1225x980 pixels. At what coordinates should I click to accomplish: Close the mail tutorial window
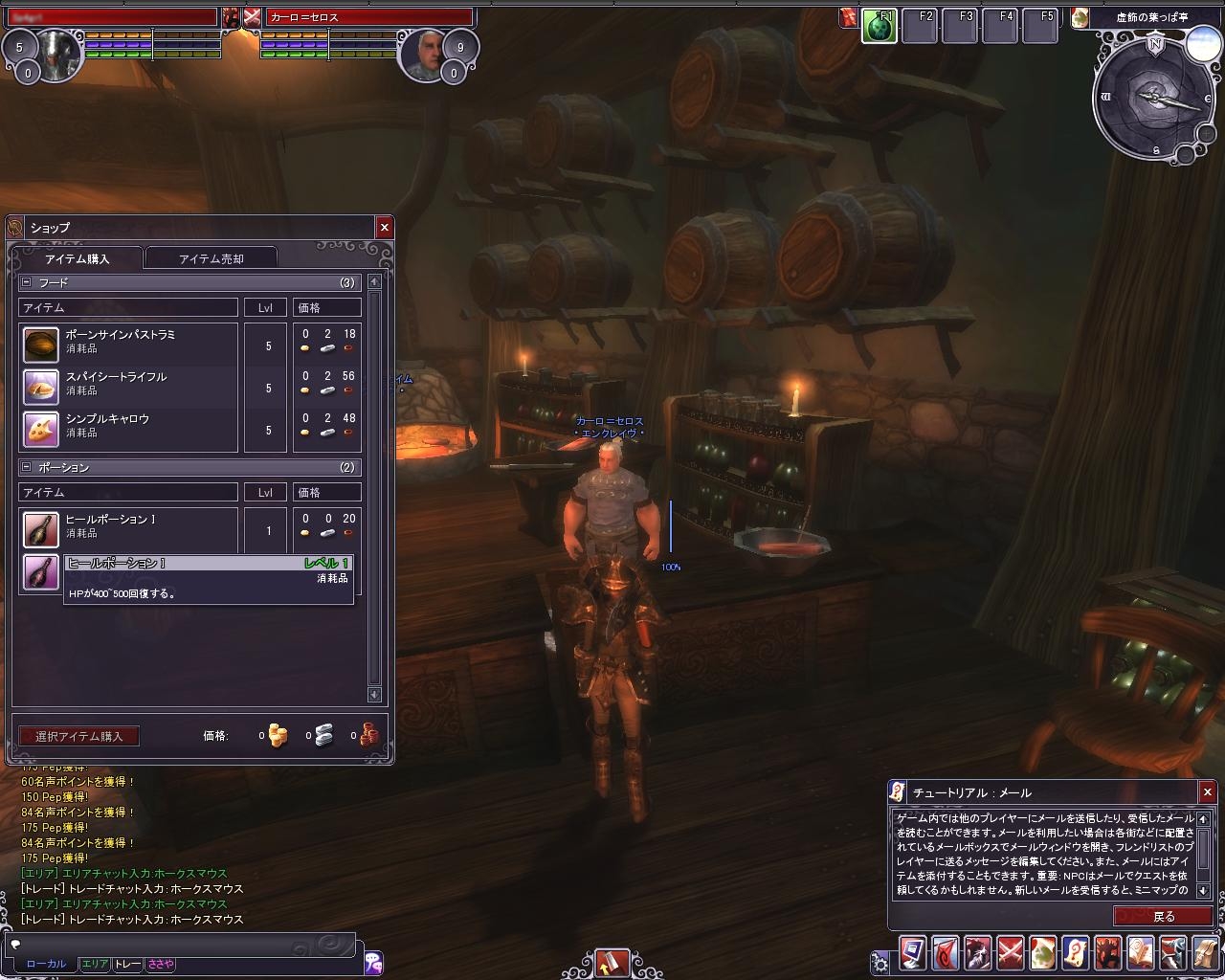pyautogui.click(x=1207, y=791)
